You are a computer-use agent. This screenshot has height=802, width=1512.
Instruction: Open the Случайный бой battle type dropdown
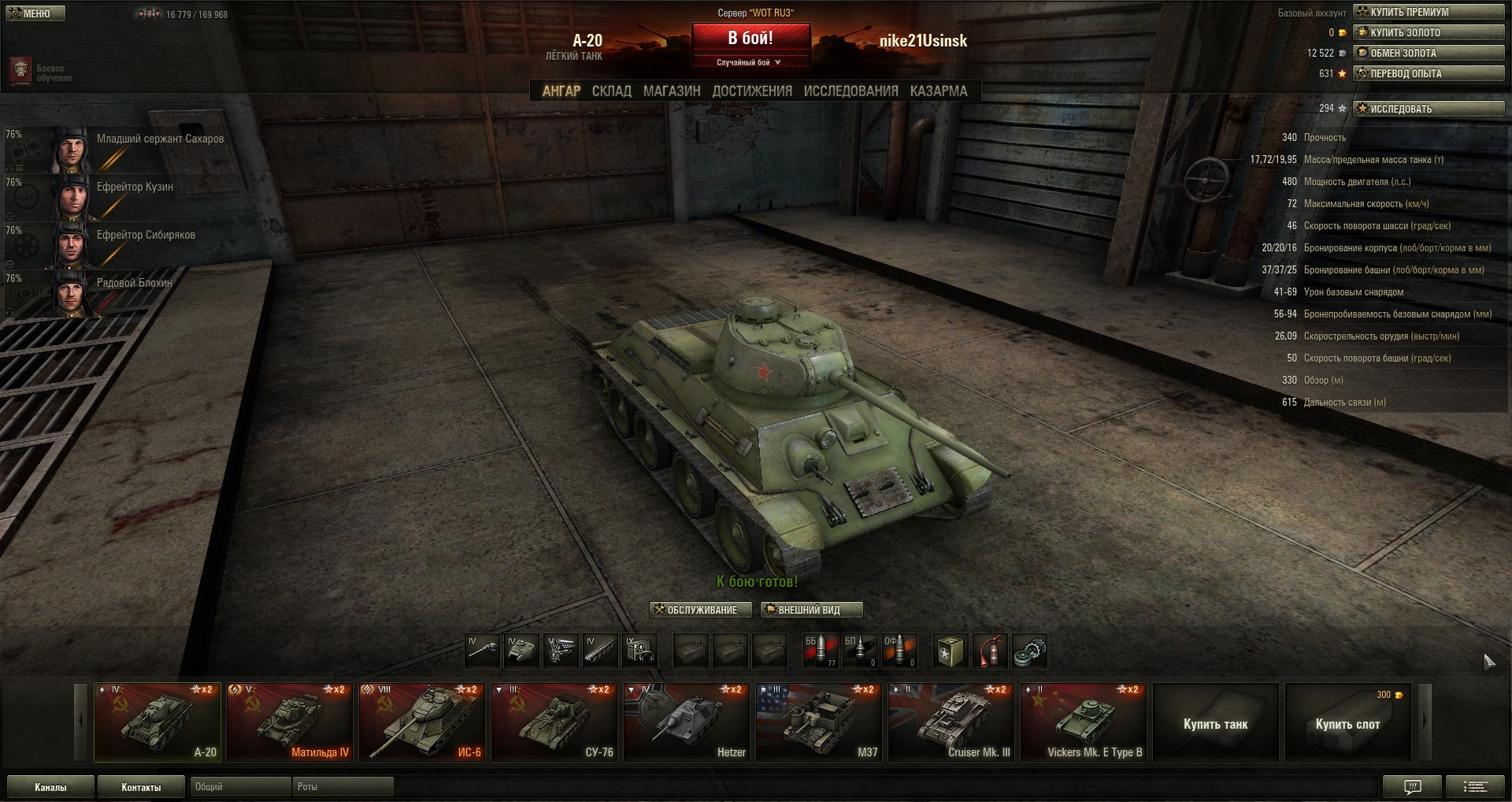pyautogui.click(x=750, y=62)
